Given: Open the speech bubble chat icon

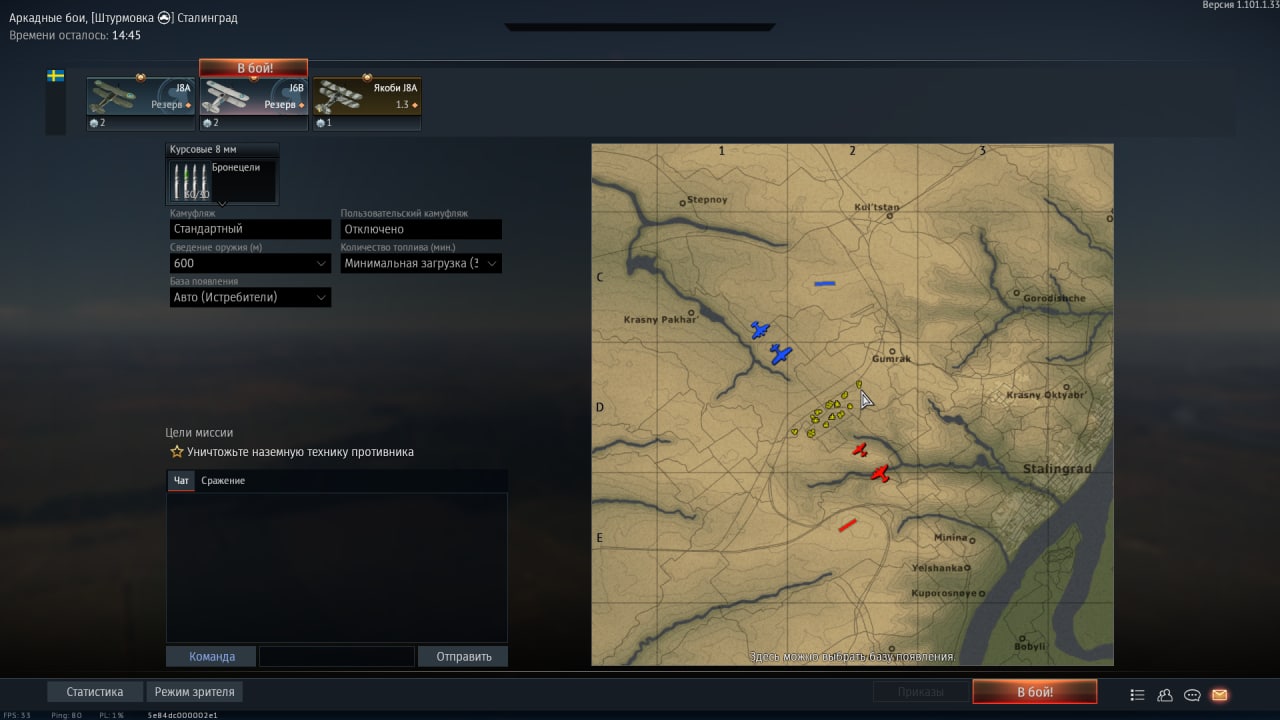Looking at the screenshot, I should coord(1192,695).
